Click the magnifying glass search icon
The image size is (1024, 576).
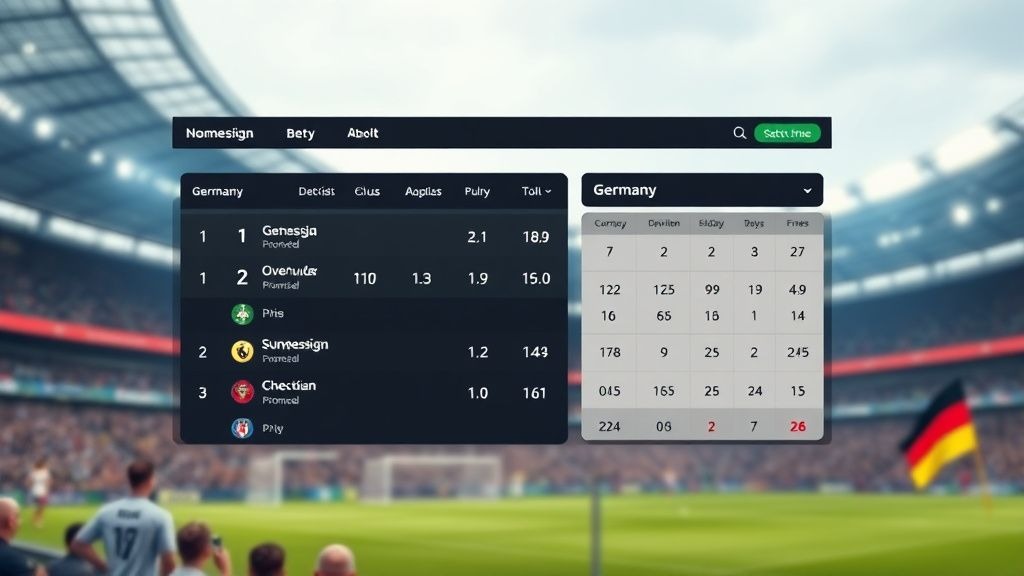[740, 133]
